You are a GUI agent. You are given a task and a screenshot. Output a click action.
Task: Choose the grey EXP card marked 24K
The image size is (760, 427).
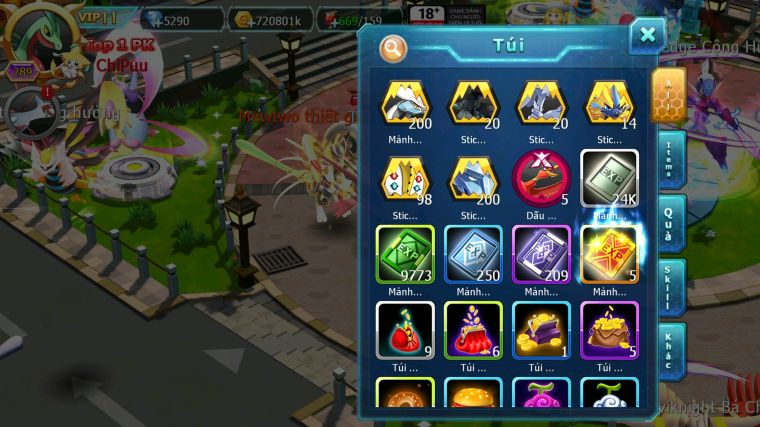pos(609,178)
